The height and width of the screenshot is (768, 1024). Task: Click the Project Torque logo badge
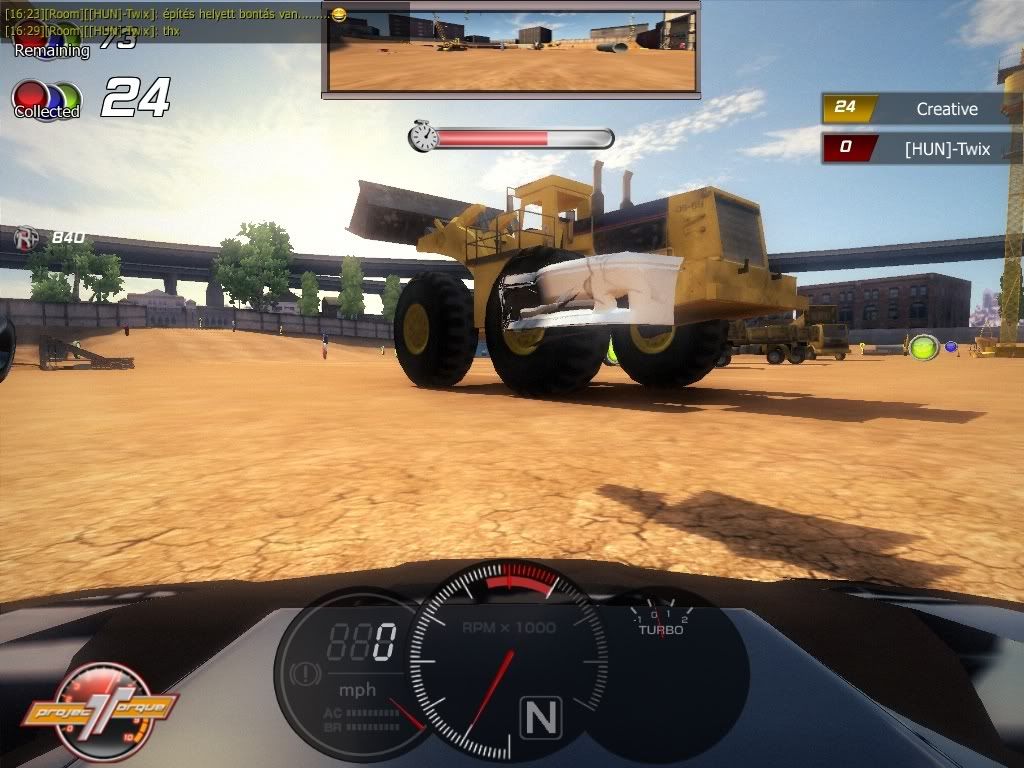coord(99,711)
